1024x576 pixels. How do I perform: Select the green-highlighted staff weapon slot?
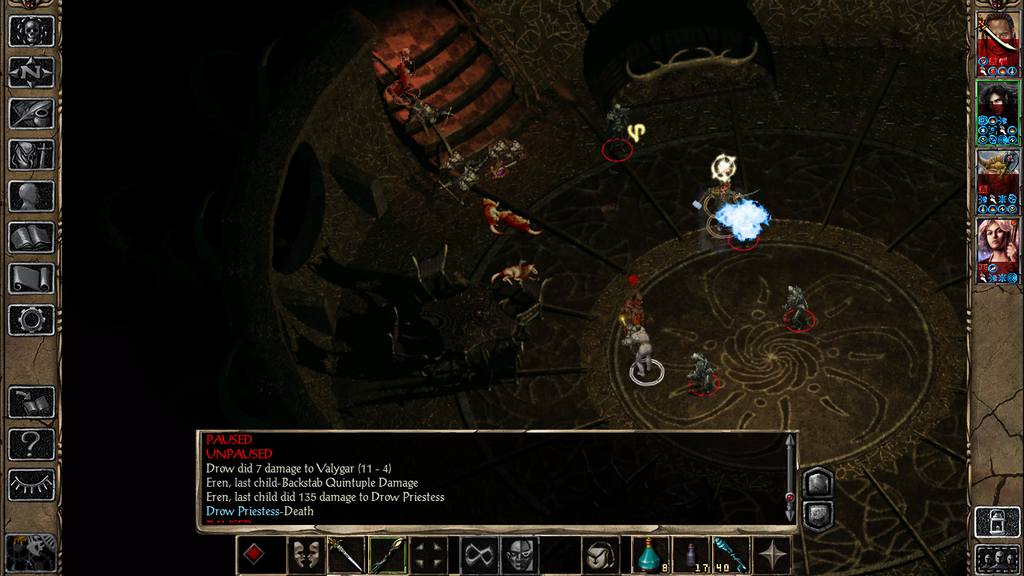coord(387,555)
